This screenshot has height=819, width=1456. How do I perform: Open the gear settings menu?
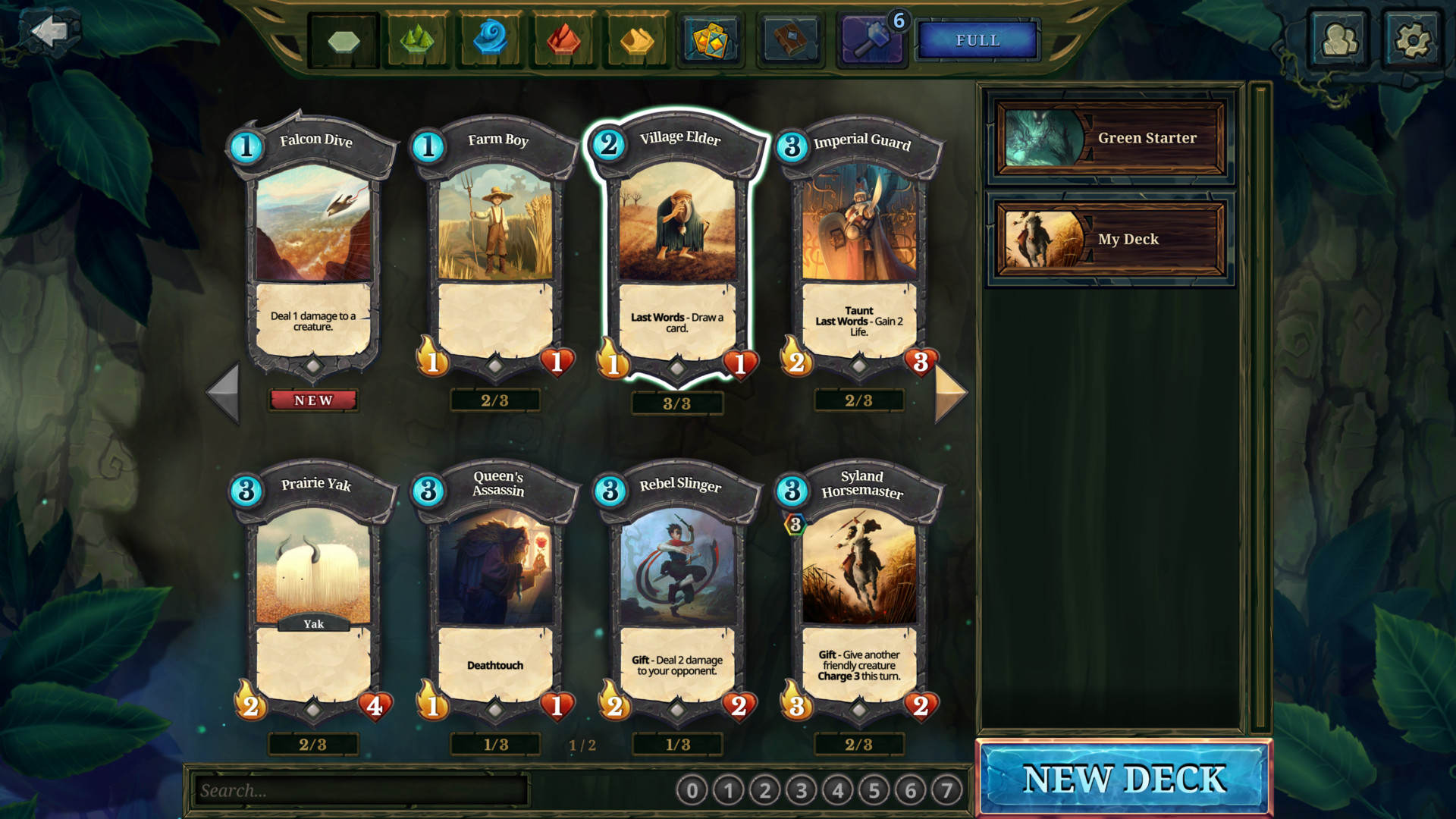pyautogui.click(x=1412, y=39)
